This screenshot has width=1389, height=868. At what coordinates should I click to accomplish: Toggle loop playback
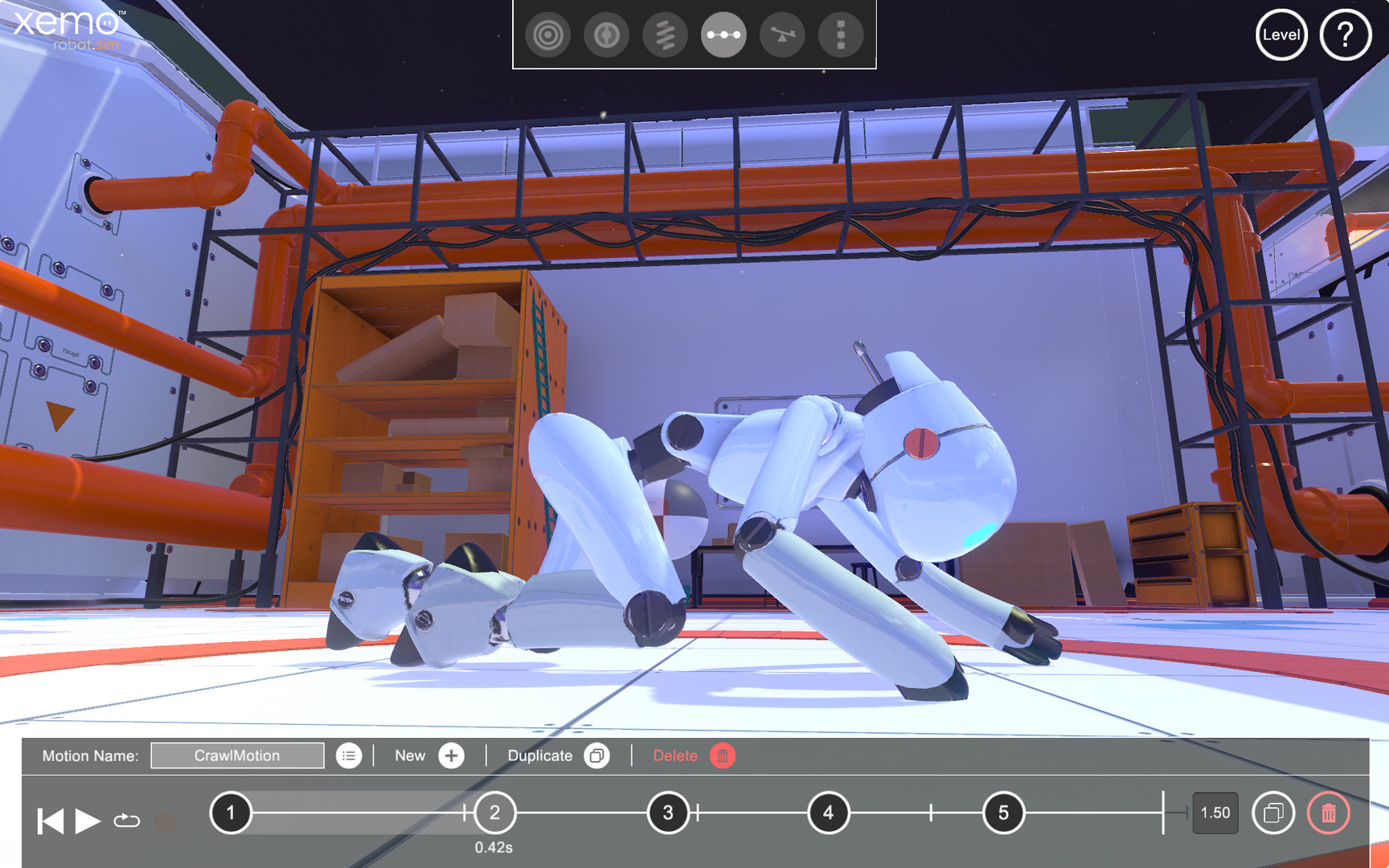pyautogui.click(x=126, y=821)
